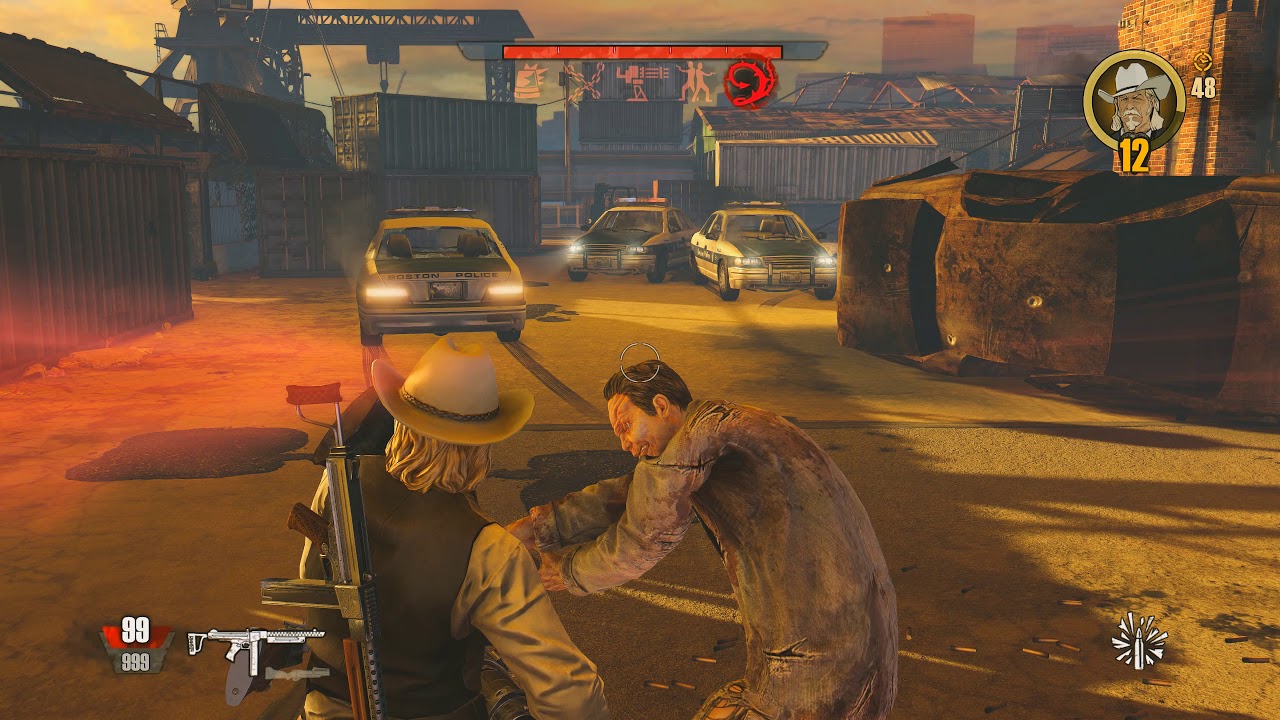Image resolution: width=1280 pixels, height=720 pixels.
Task: Choose the crossed chains ability icon
Action: (585, 82)
